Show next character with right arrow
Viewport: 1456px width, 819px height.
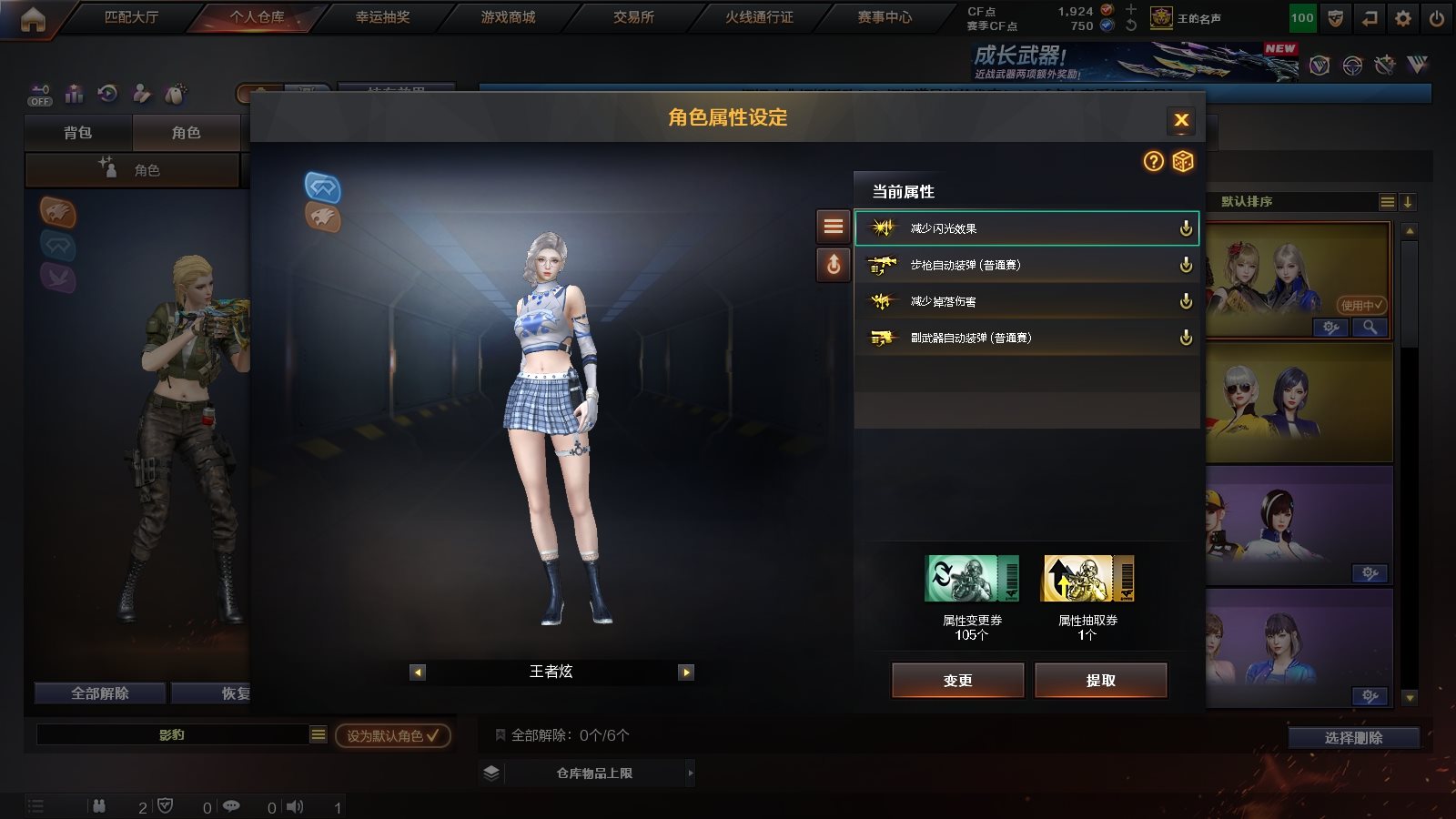[x=686, y=672]
